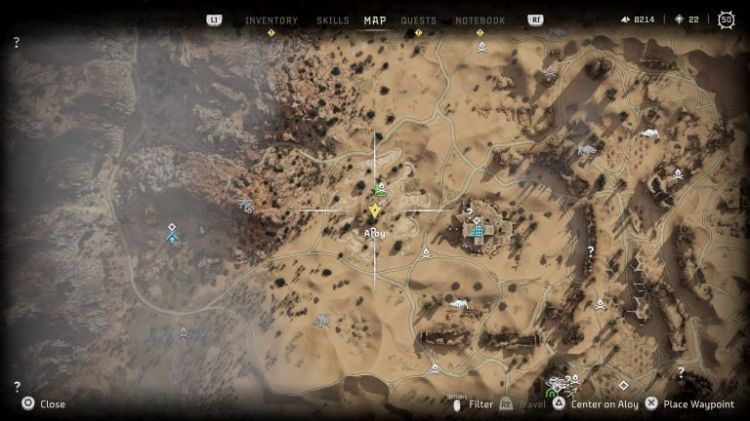Image resolution: width=750 pixels, height=421 pixels.
Task: Select the blue diamond marker in the fogged area
Action: [x=172, y=239]
